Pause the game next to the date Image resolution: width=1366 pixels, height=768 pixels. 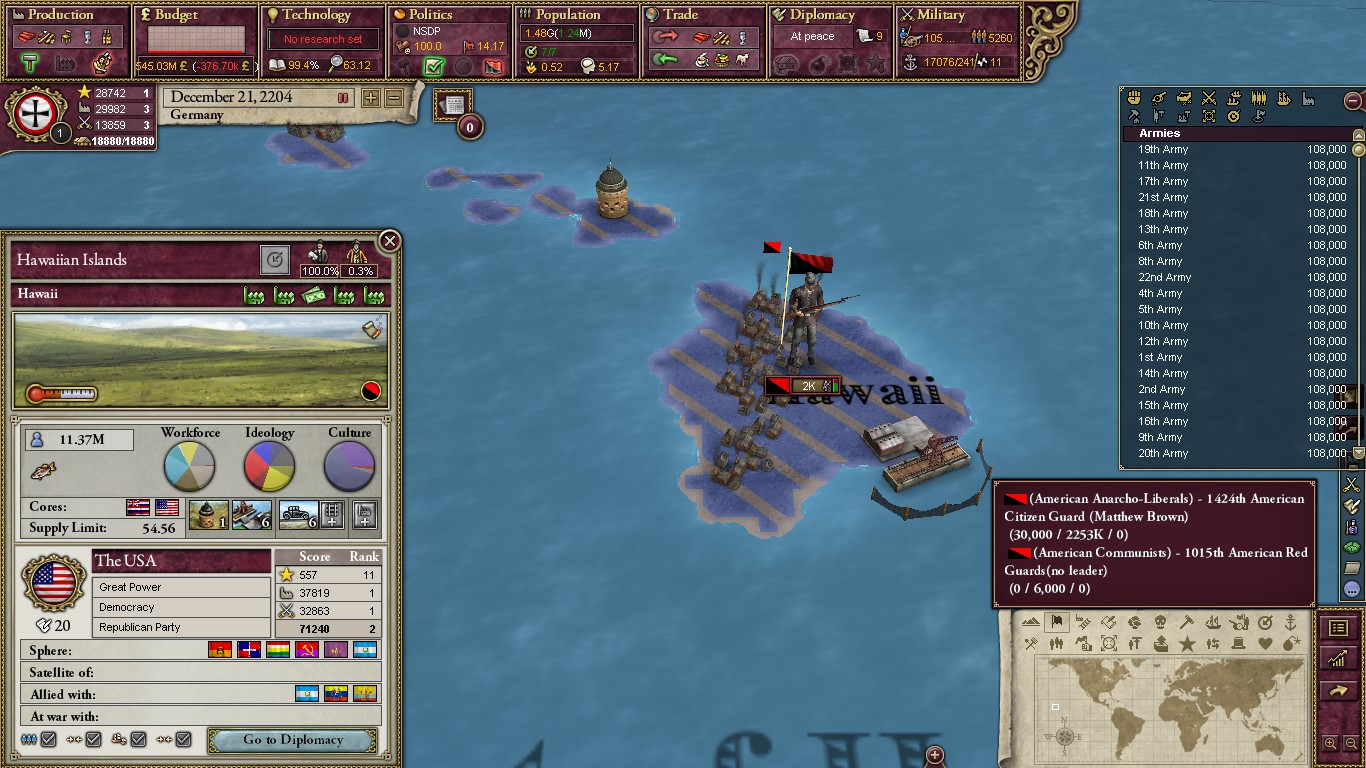pyautogui.click(x=343, y=98)
